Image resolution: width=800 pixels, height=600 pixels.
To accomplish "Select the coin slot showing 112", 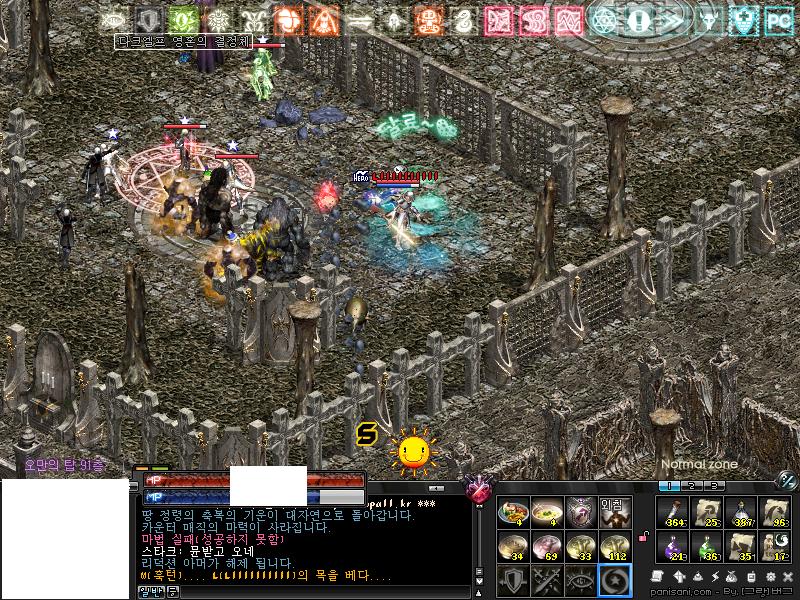I will pyautogui.click(x=613, y=546).
